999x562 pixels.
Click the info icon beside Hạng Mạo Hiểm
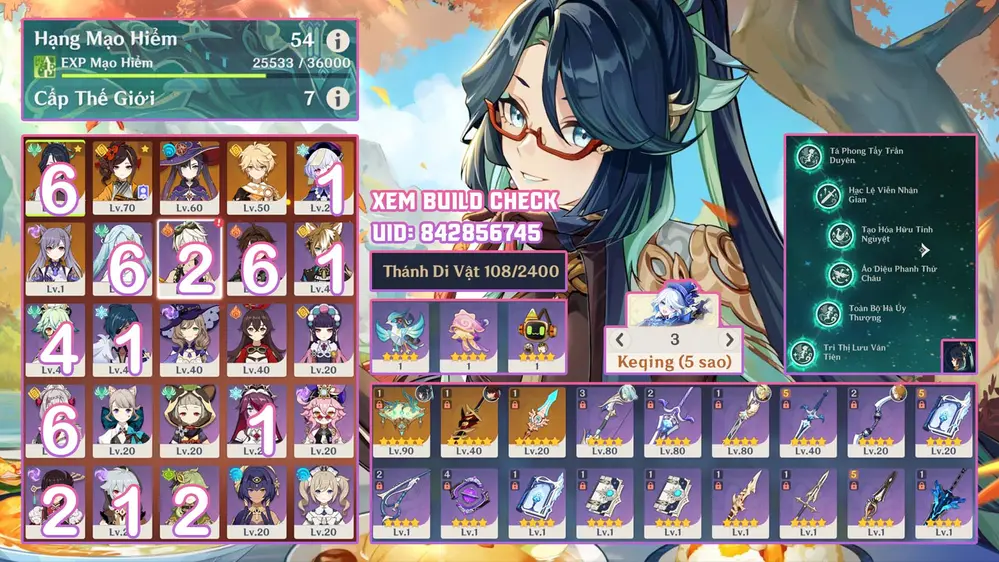[338, 41]
